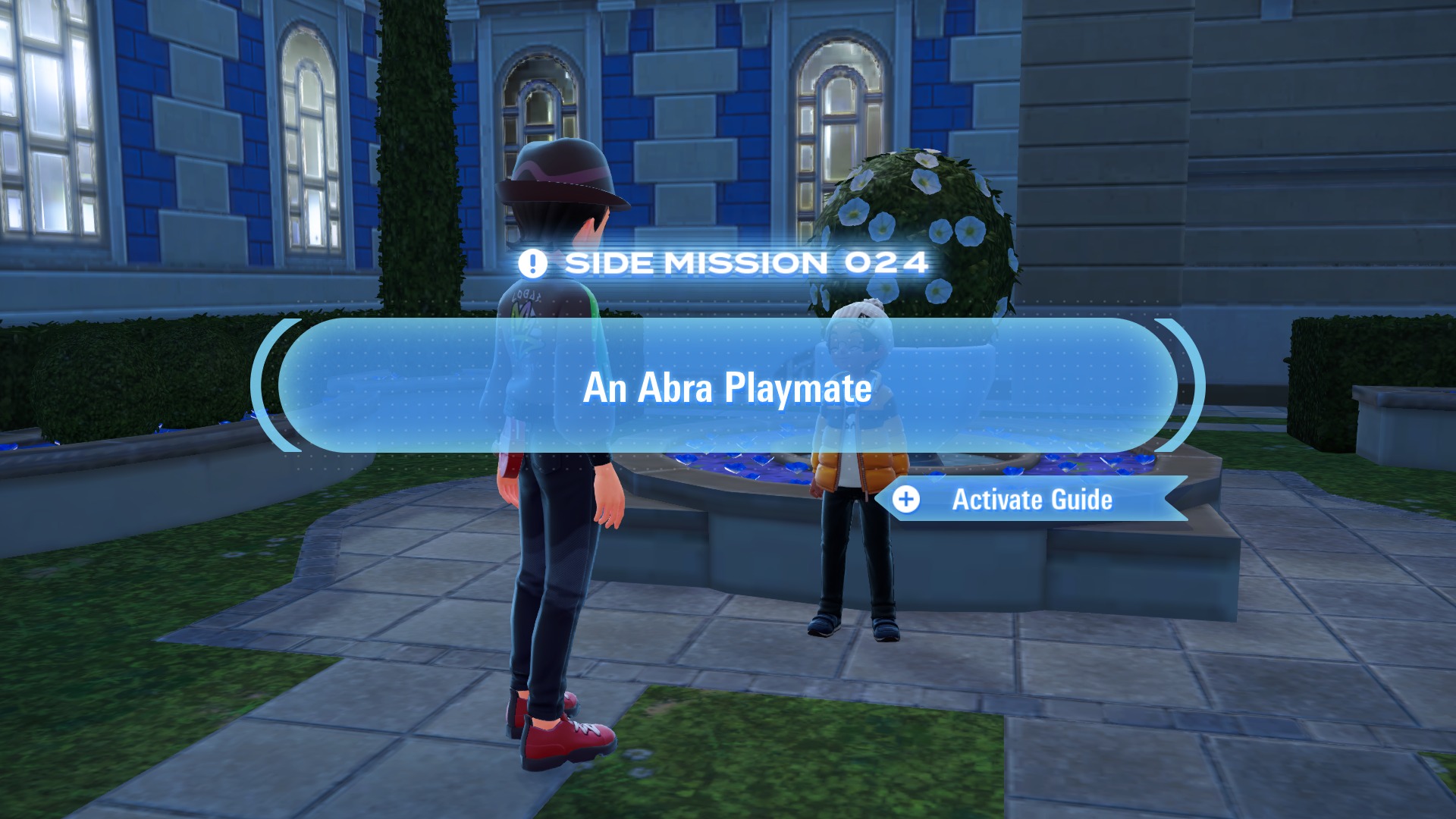Click the plus icon beside Activate Guide

point(907,500)
